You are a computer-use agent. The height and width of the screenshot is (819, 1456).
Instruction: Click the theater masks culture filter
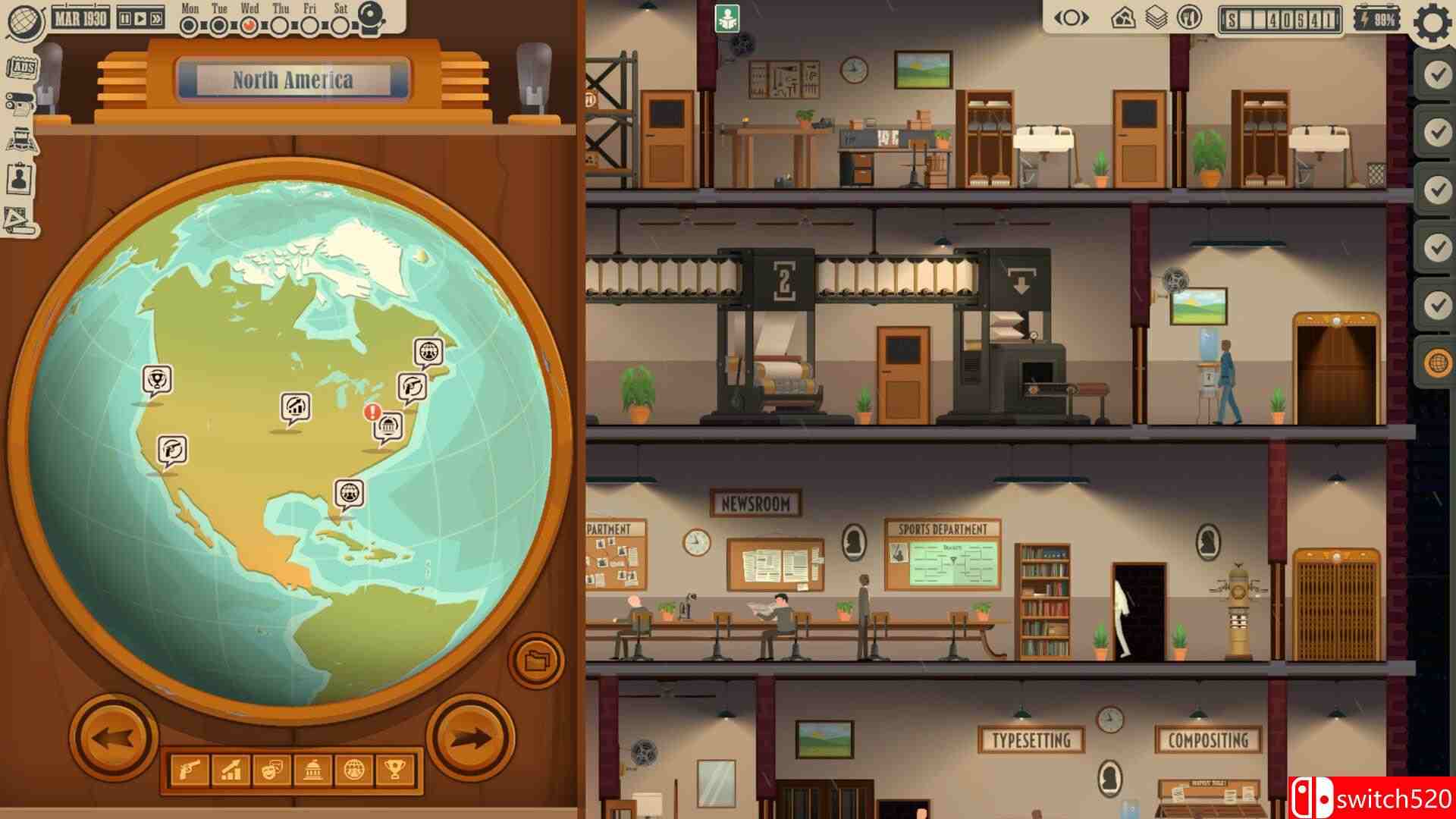click(x=274, y=768)
